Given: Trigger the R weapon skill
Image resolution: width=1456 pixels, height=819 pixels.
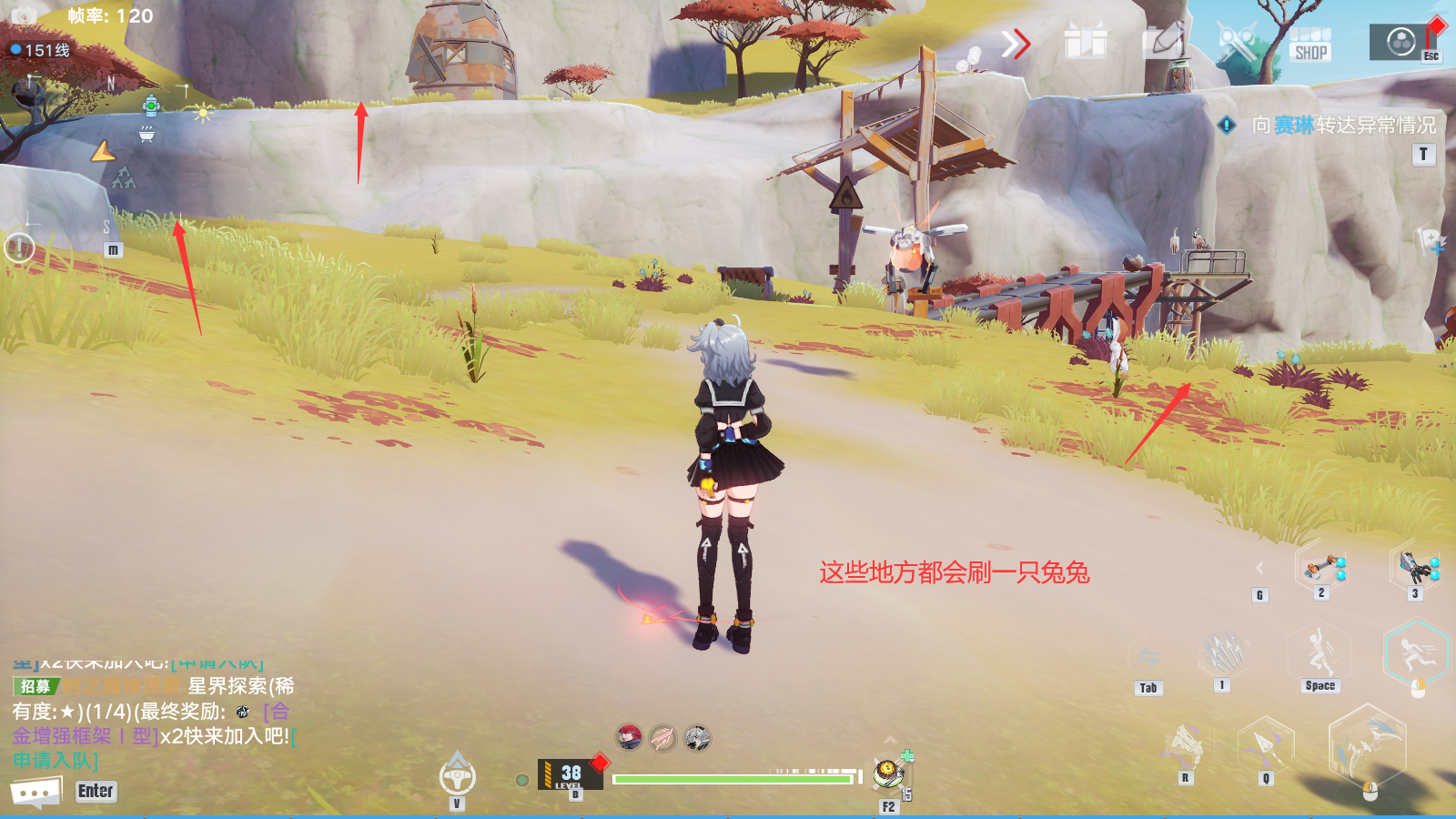Looking at the screenshot, I should [1185, 743].
